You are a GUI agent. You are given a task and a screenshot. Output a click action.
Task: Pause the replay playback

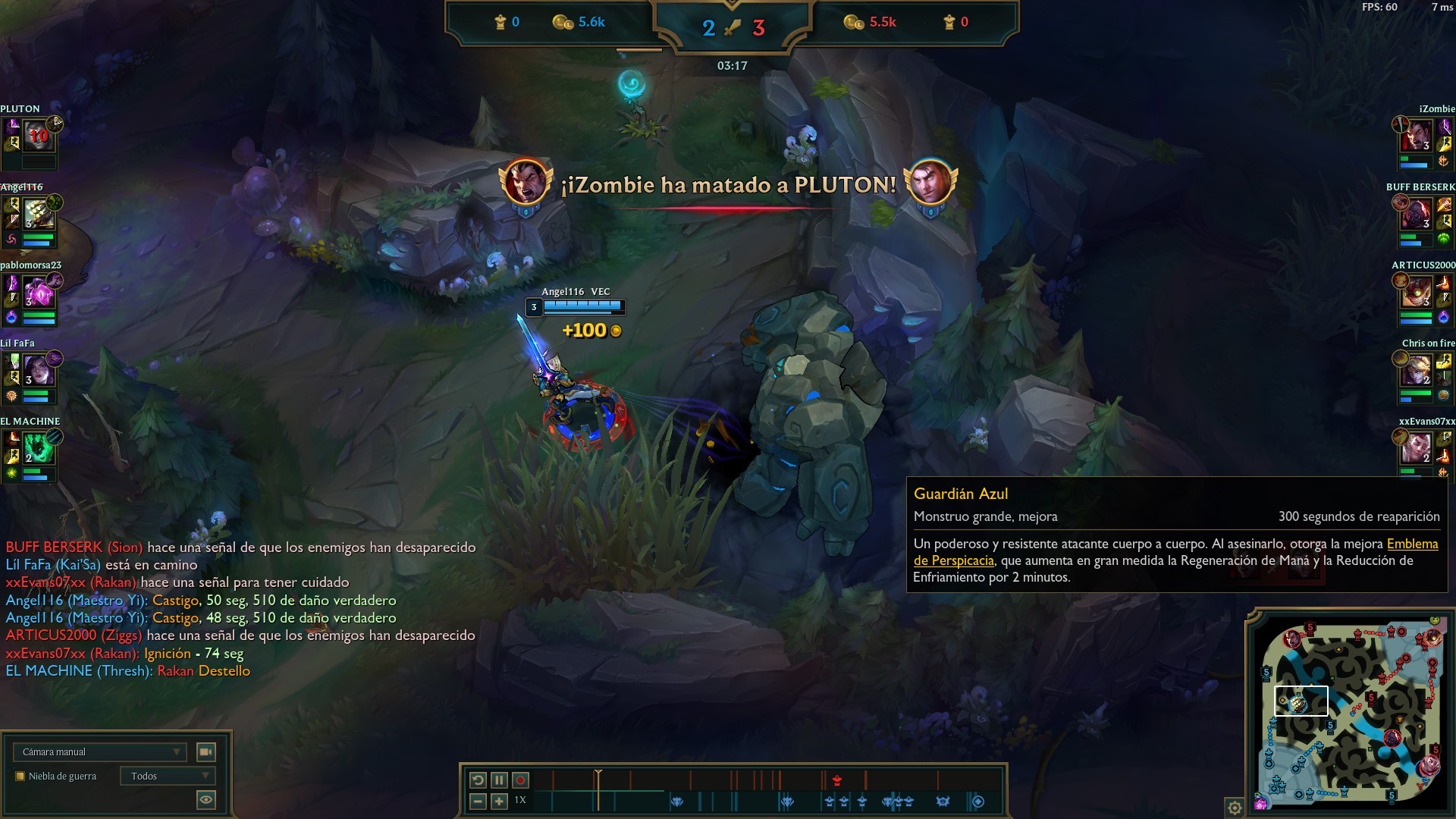pyautogui.click(x=499, y=780)
